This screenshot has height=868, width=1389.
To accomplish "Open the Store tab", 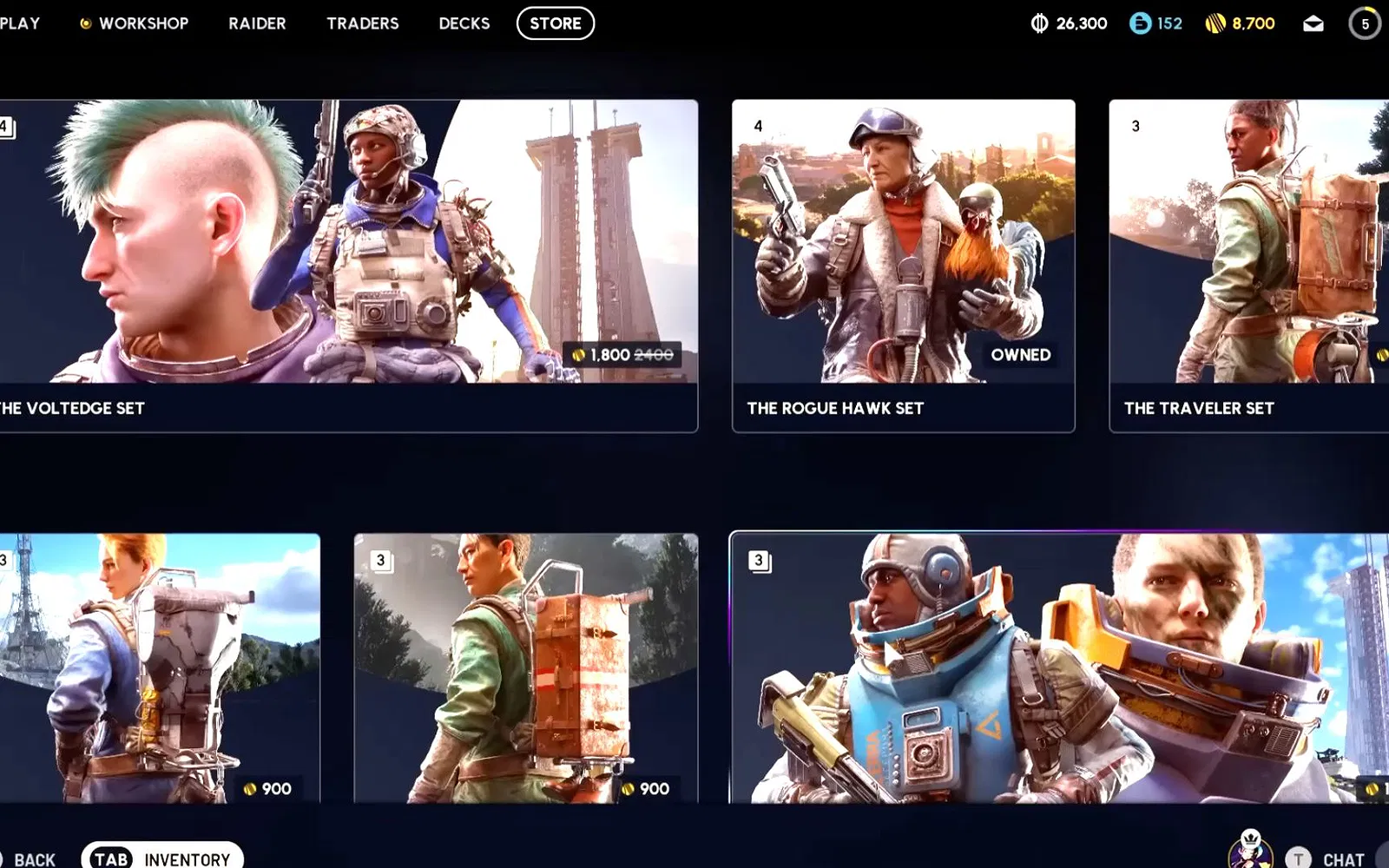I will point(556,23).
